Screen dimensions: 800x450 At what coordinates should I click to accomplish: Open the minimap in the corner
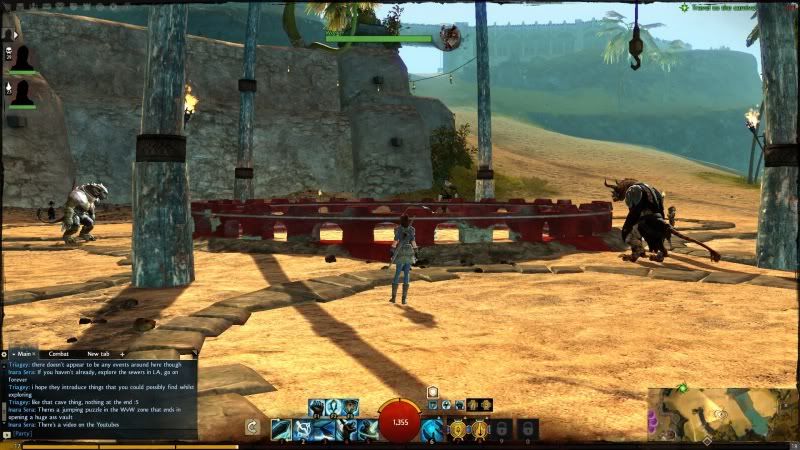click(722, 413)
